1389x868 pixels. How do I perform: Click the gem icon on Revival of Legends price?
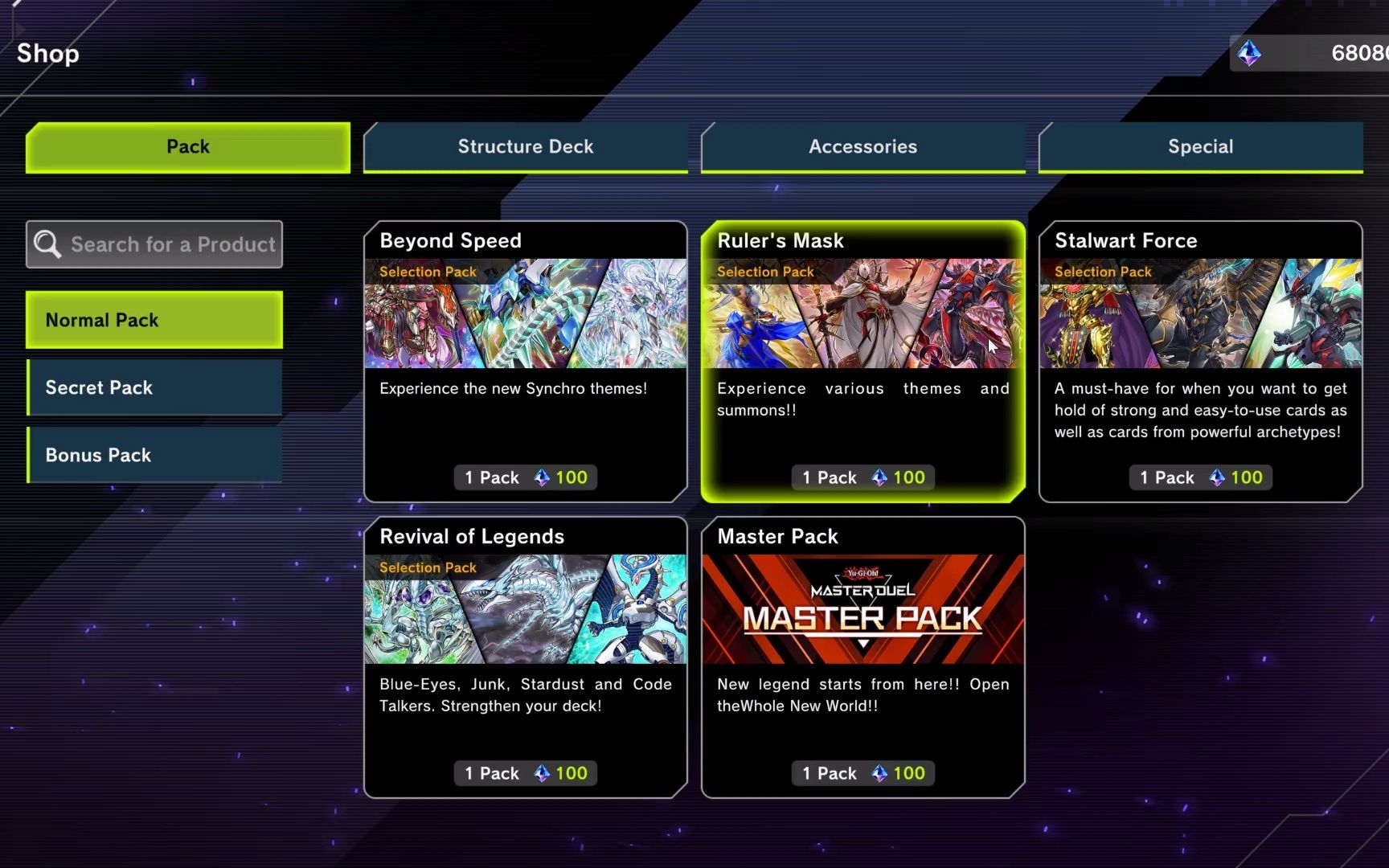[543, 772]
